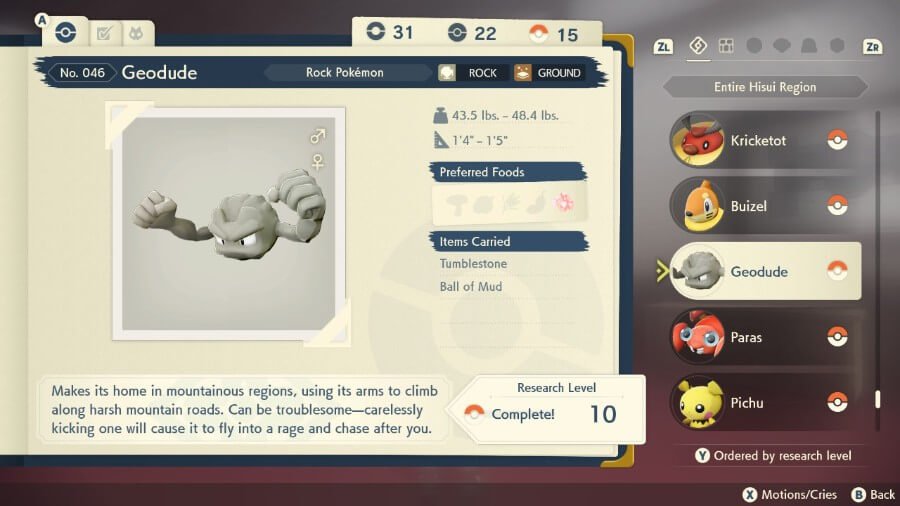Viewport: 900px width, 506px height.
Task: Open the Paras Pokédex entry
Action: pyautogui.click(x=762, y=337)
